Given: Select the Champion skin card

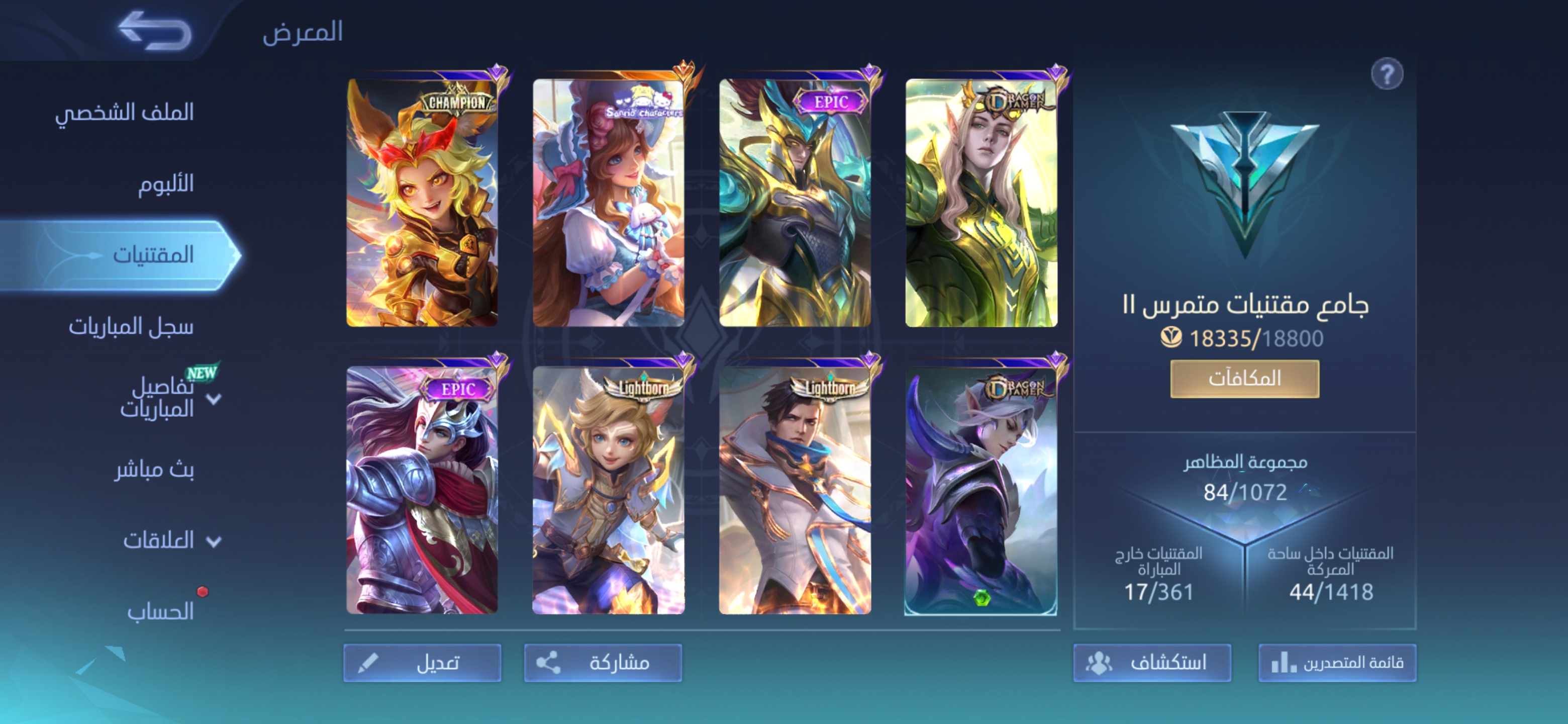Looking at the screenshot, I should click(x=423, y=203).
